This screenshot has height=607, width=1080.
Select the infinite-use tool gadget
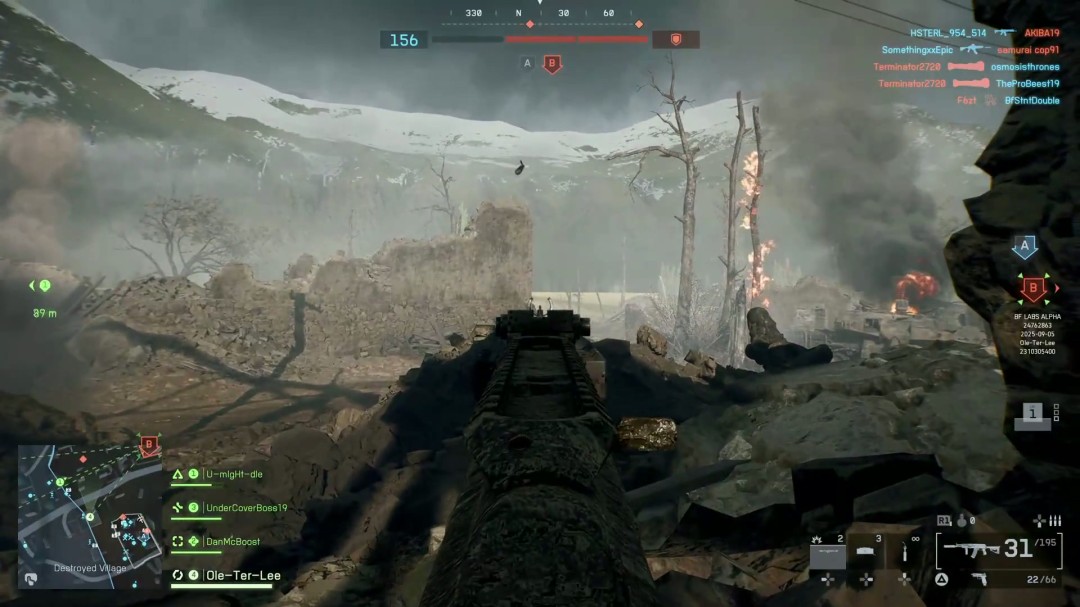pos(905,550)
